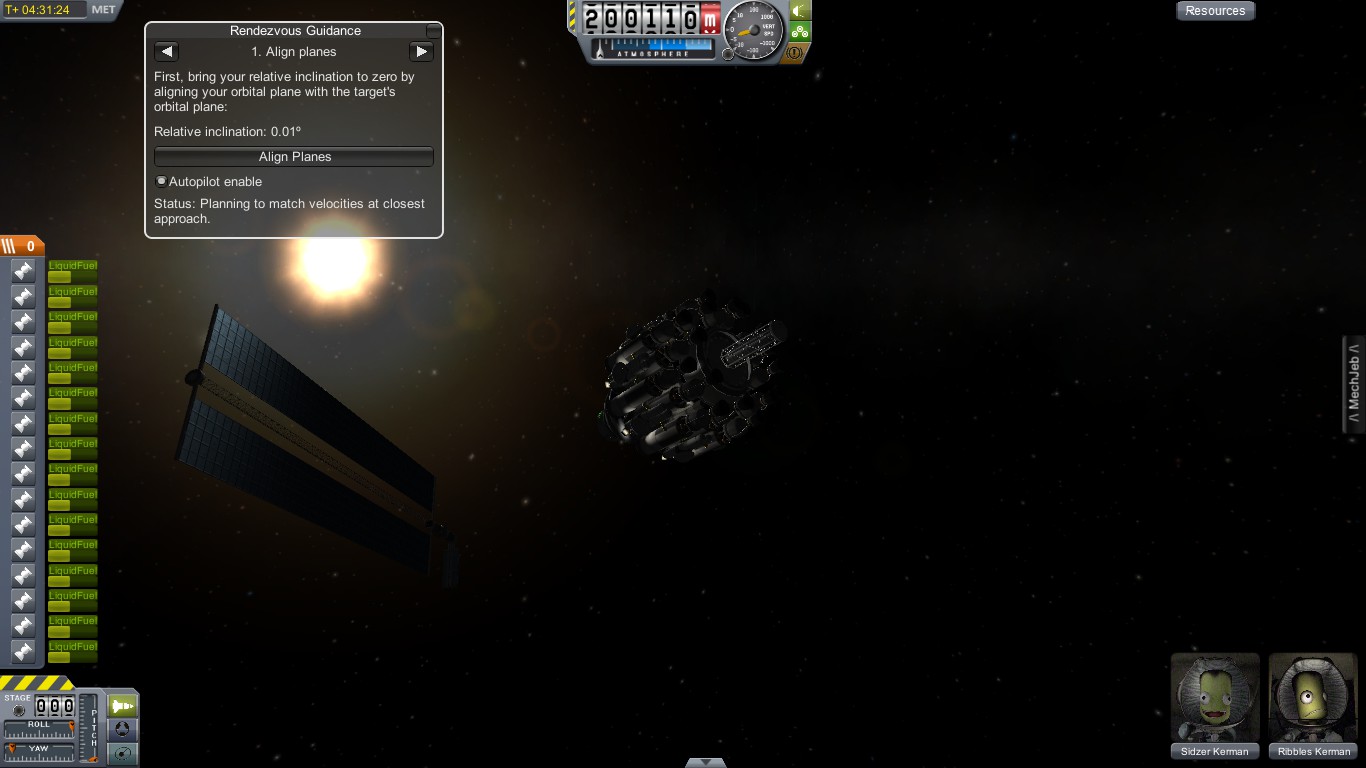The image size is (1366, 768).
Task: Click the Align Planes button
Action: (x=294, y=157)
